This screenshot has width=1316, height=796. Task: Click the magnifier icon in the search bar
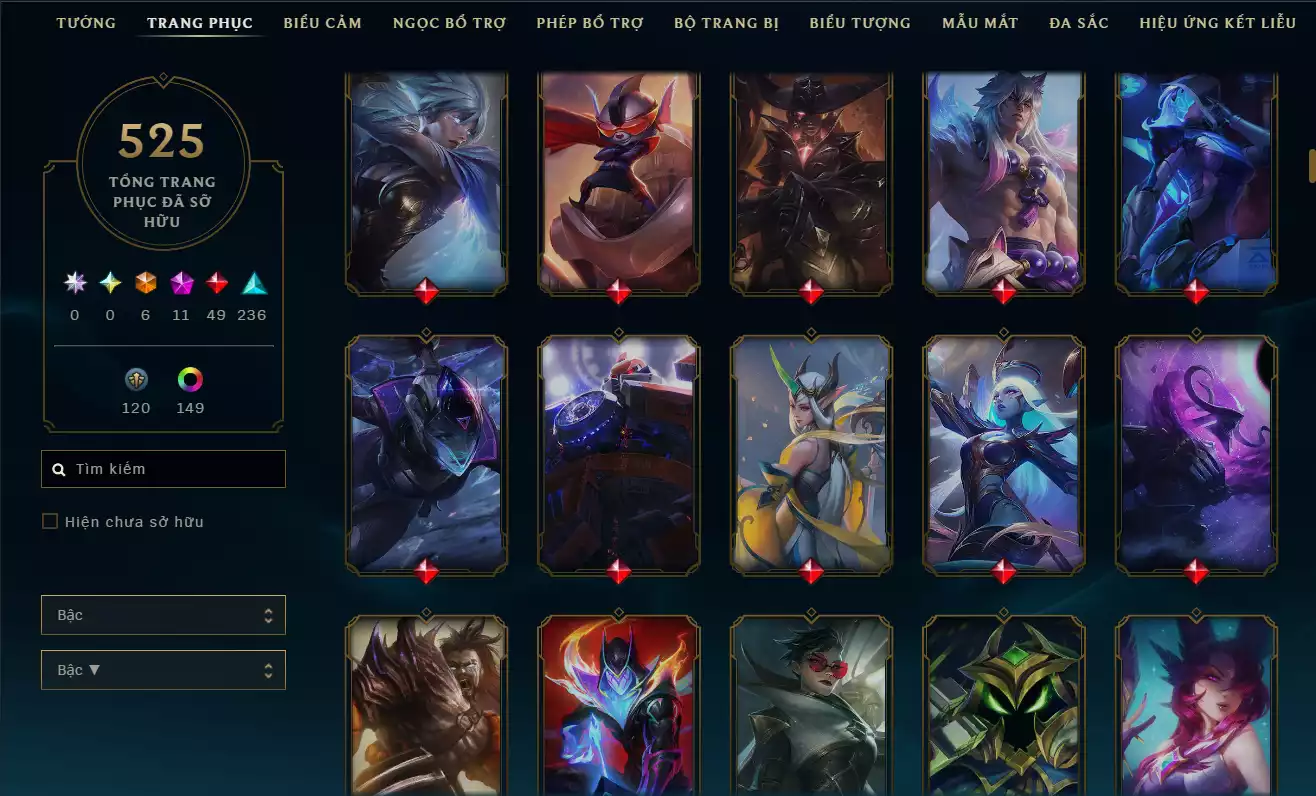pyautogui.click(x=57, y=468)
